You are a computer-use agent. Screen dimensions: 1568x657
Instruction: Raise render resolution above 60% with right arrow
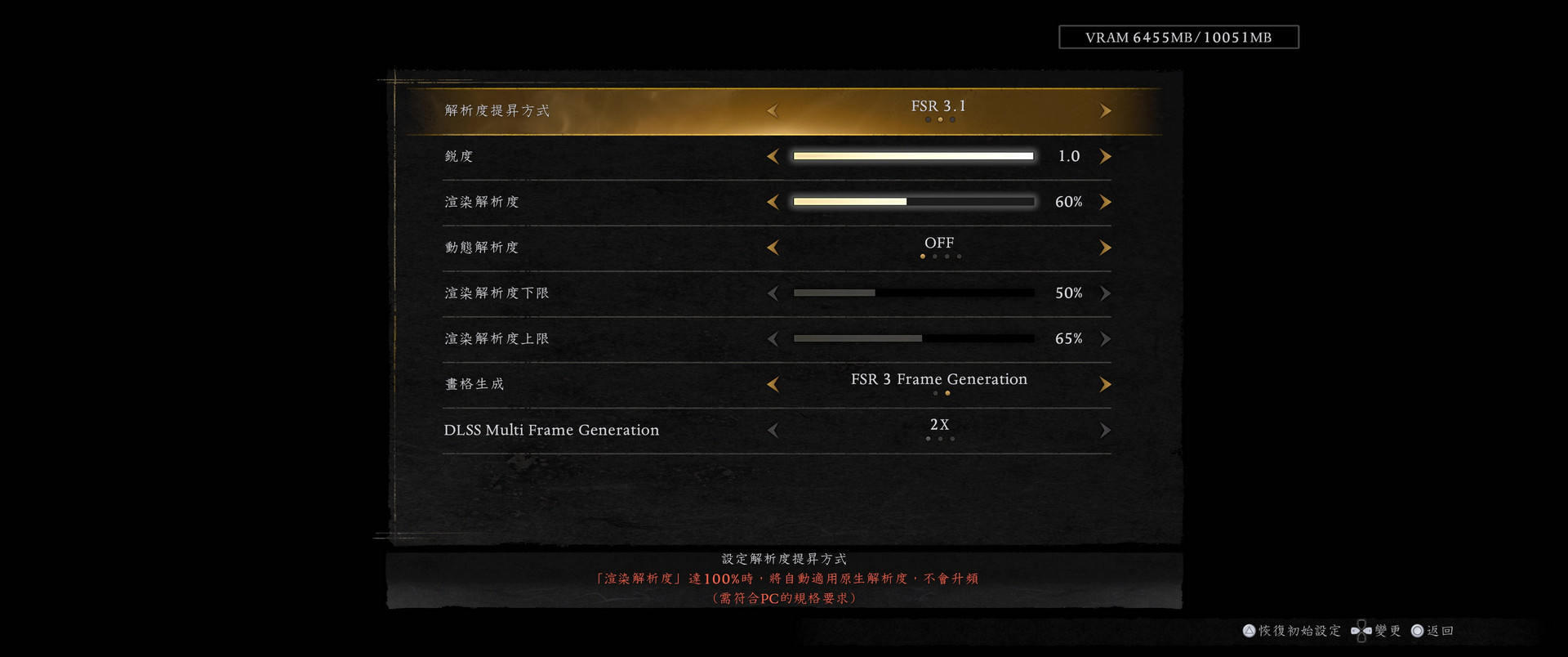tap(1105, 202)
